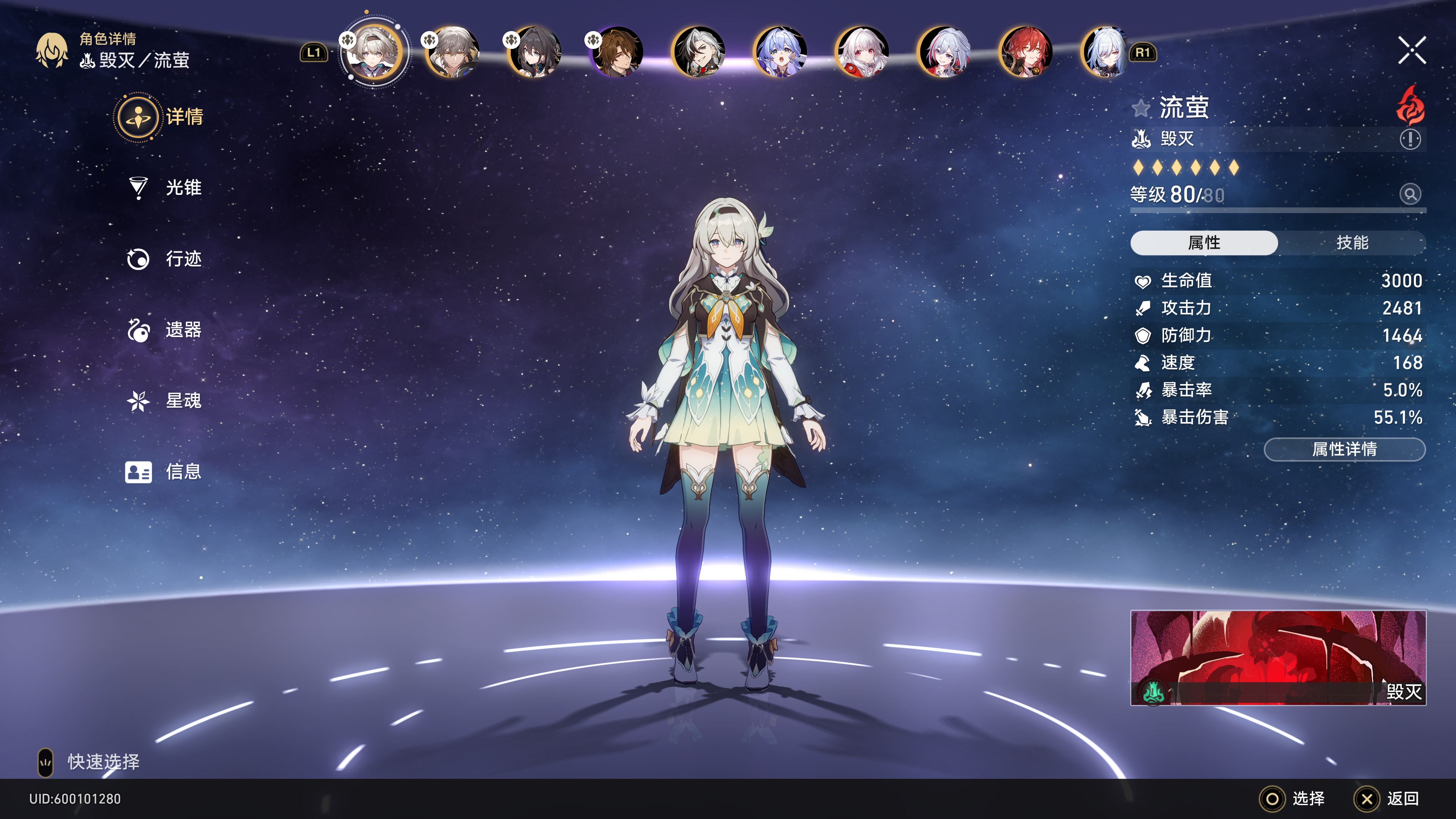The height and width of the screenshot is (819, 1456).
Task: Open the red 毁灭 path banner
Action: coord(1278,657)
